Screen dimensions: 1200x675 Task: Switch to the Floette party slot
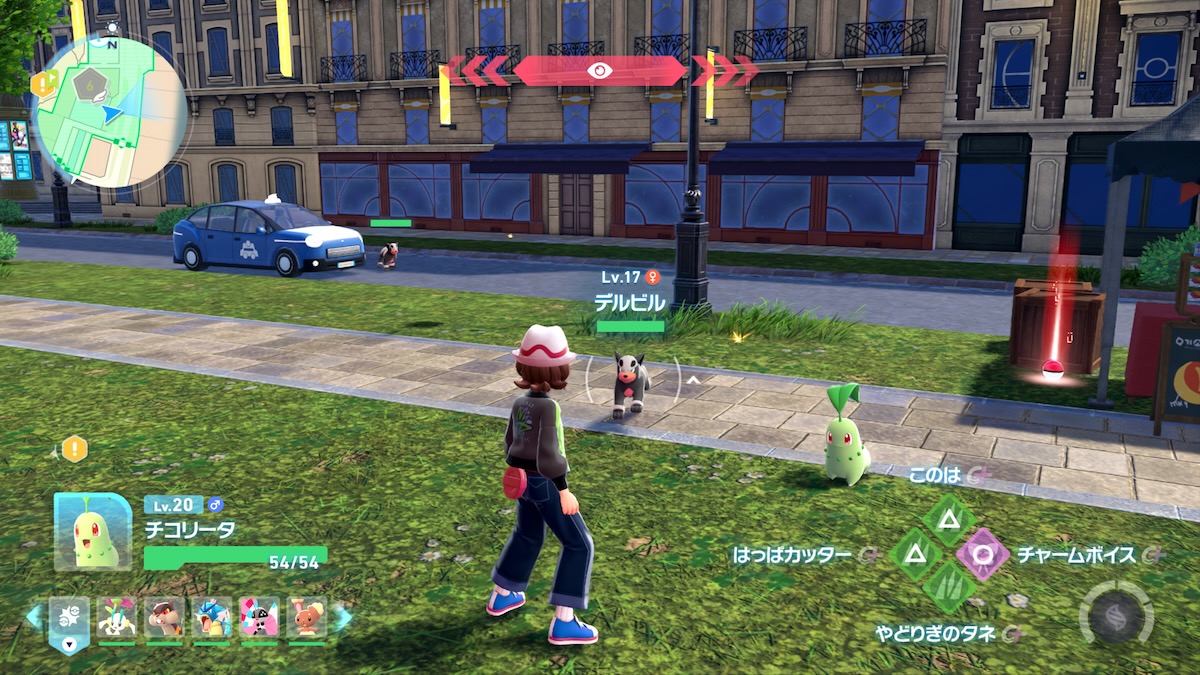[116, 618]
